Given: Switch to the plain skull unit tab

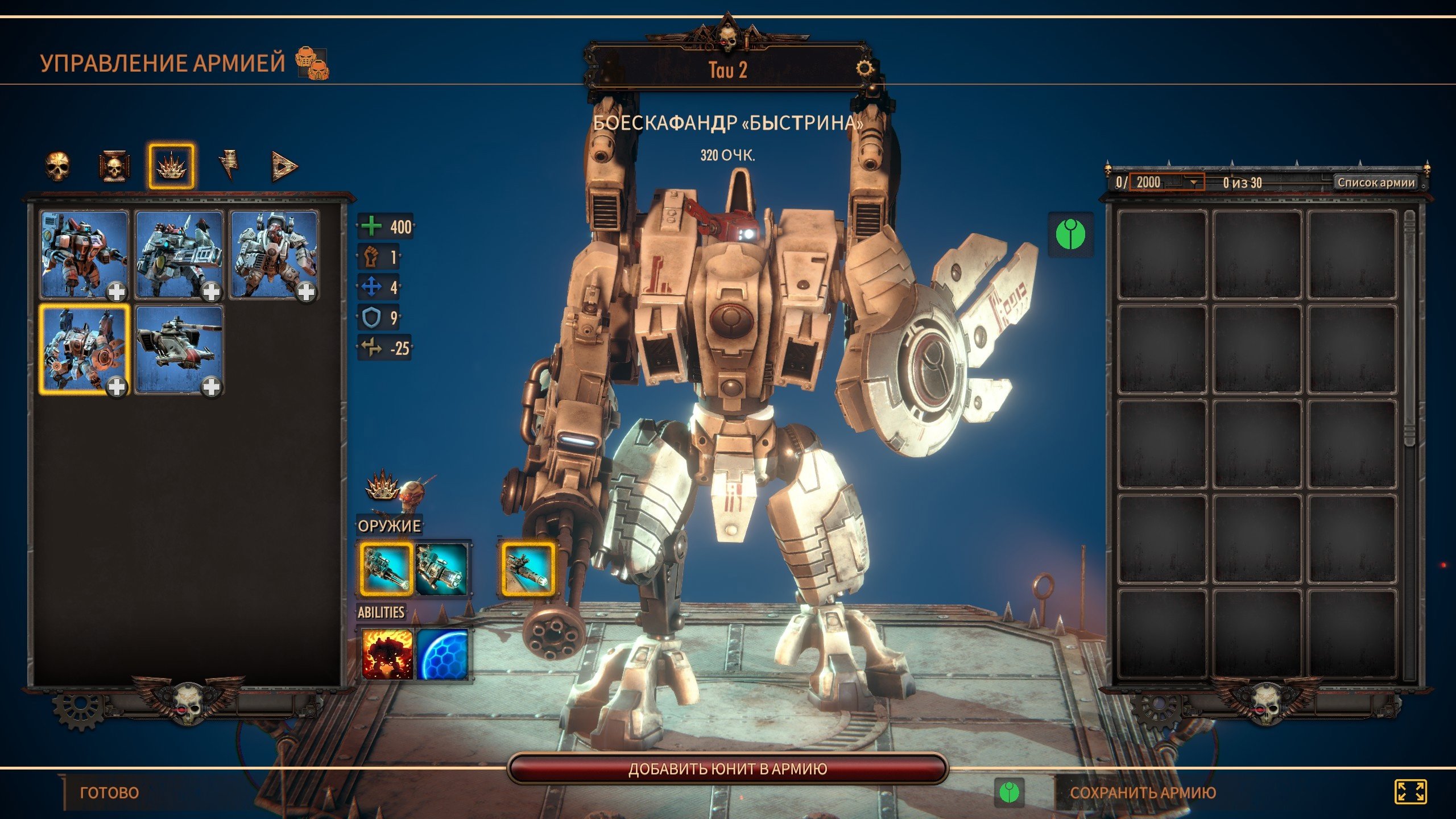Looking at the screenshot, I should click(x=57, y=166).
